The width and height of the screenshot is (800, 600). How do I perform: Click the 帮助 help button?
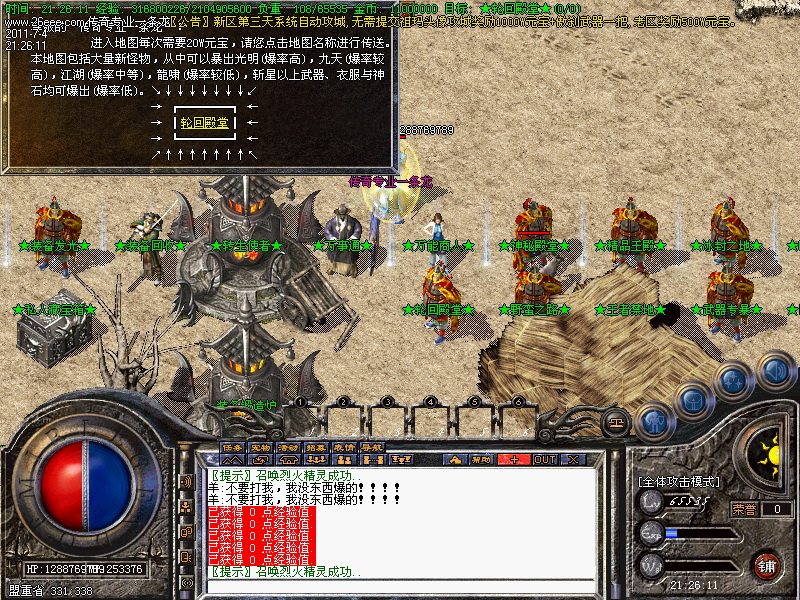pyautogui.click(x=482, y=459)
